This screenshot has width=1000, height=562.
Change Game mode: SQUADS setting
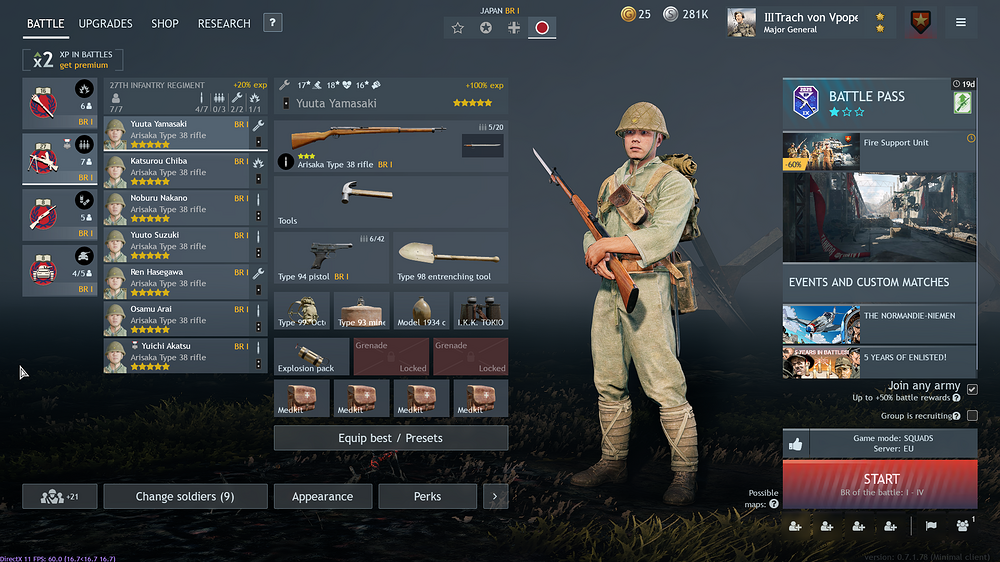coord(893,443)
